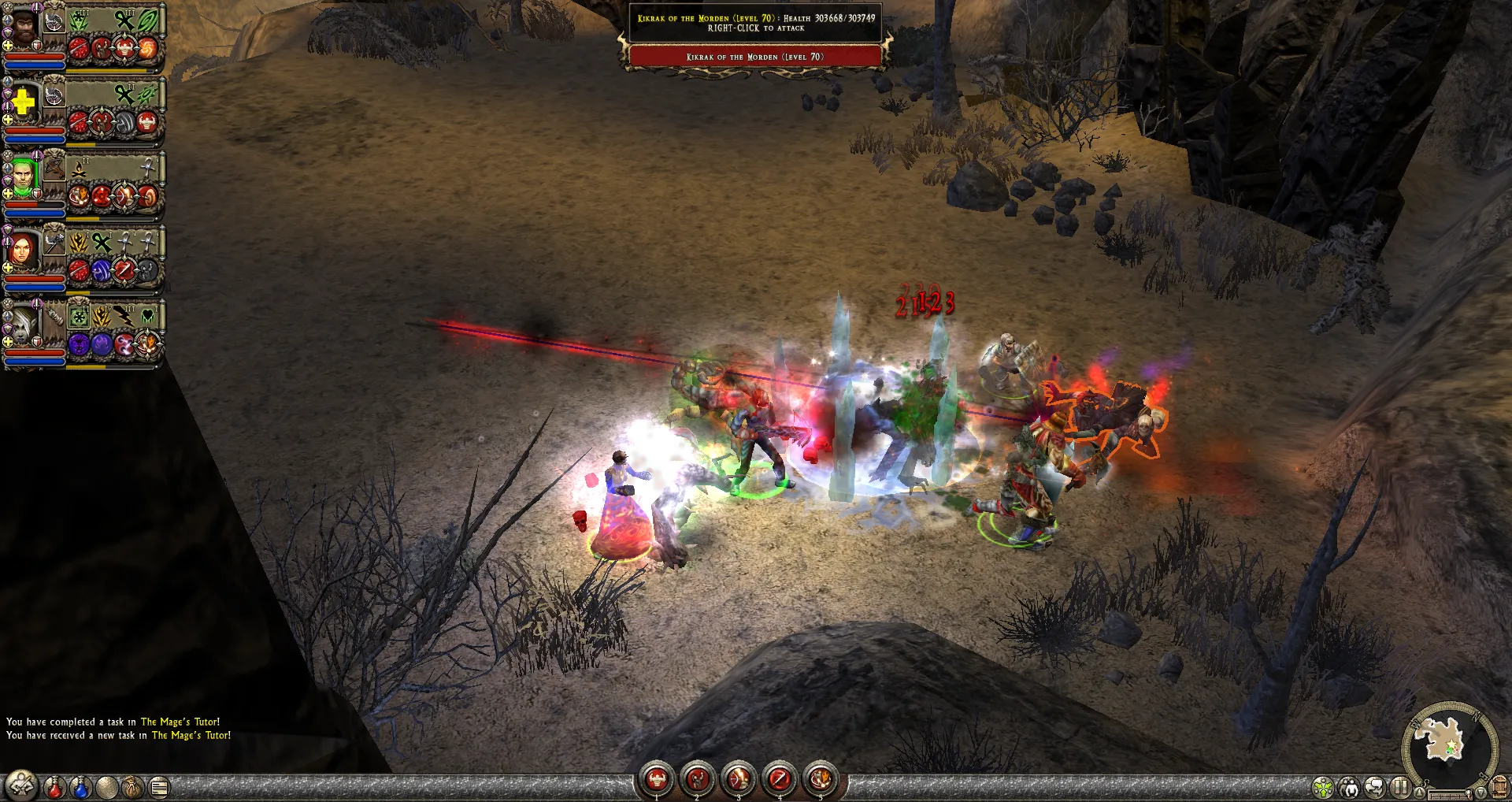Select the lightning bolt spell icon of the elf
1512x802 pixels.
pos(124,317)
